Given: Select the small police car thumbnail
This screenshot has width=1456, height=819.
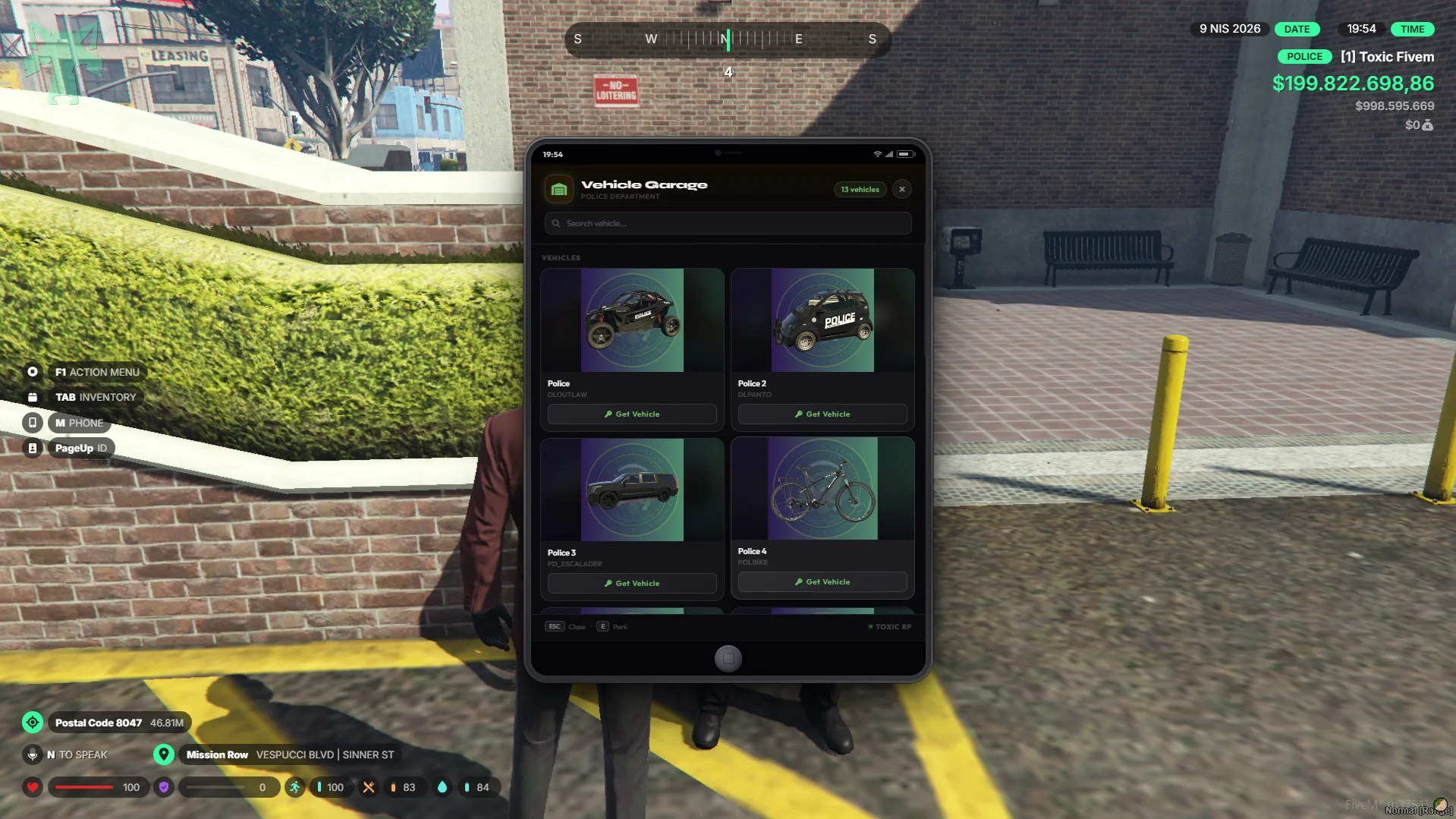Looking at the screenshot, I should click(x=822, y=320).
